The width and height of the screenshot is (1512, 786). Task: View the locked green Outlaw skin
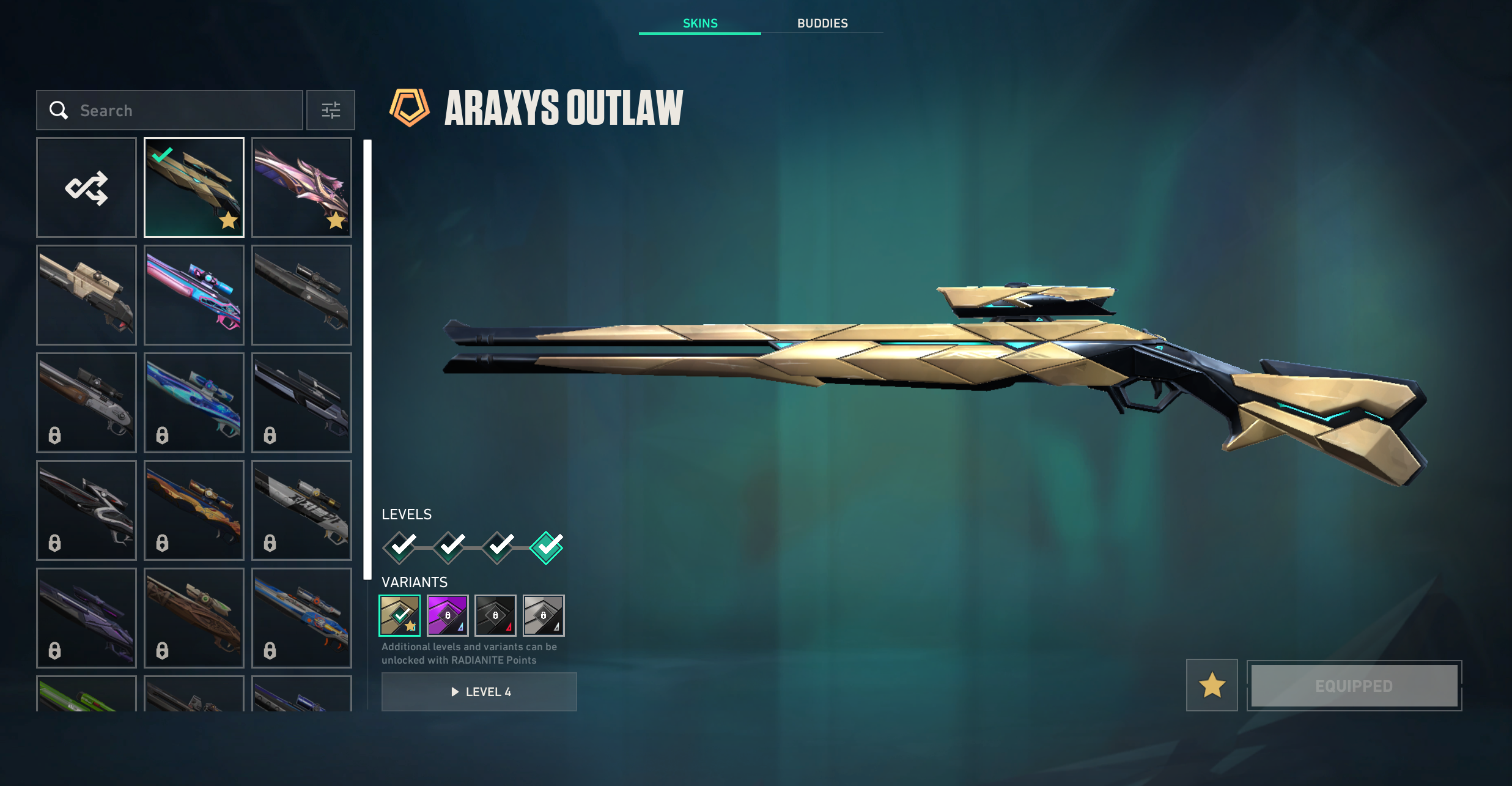pyautogui.click(x=86, y=694)
